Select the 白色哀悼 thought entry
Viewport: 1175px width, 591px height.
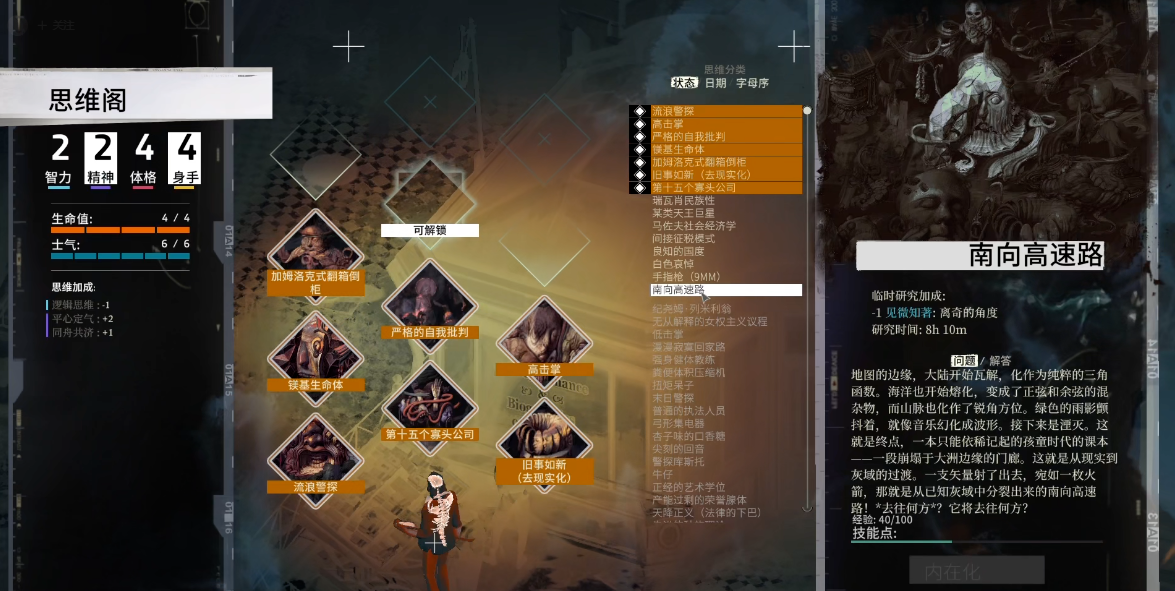pyautogui.click(x=671, y=264)
